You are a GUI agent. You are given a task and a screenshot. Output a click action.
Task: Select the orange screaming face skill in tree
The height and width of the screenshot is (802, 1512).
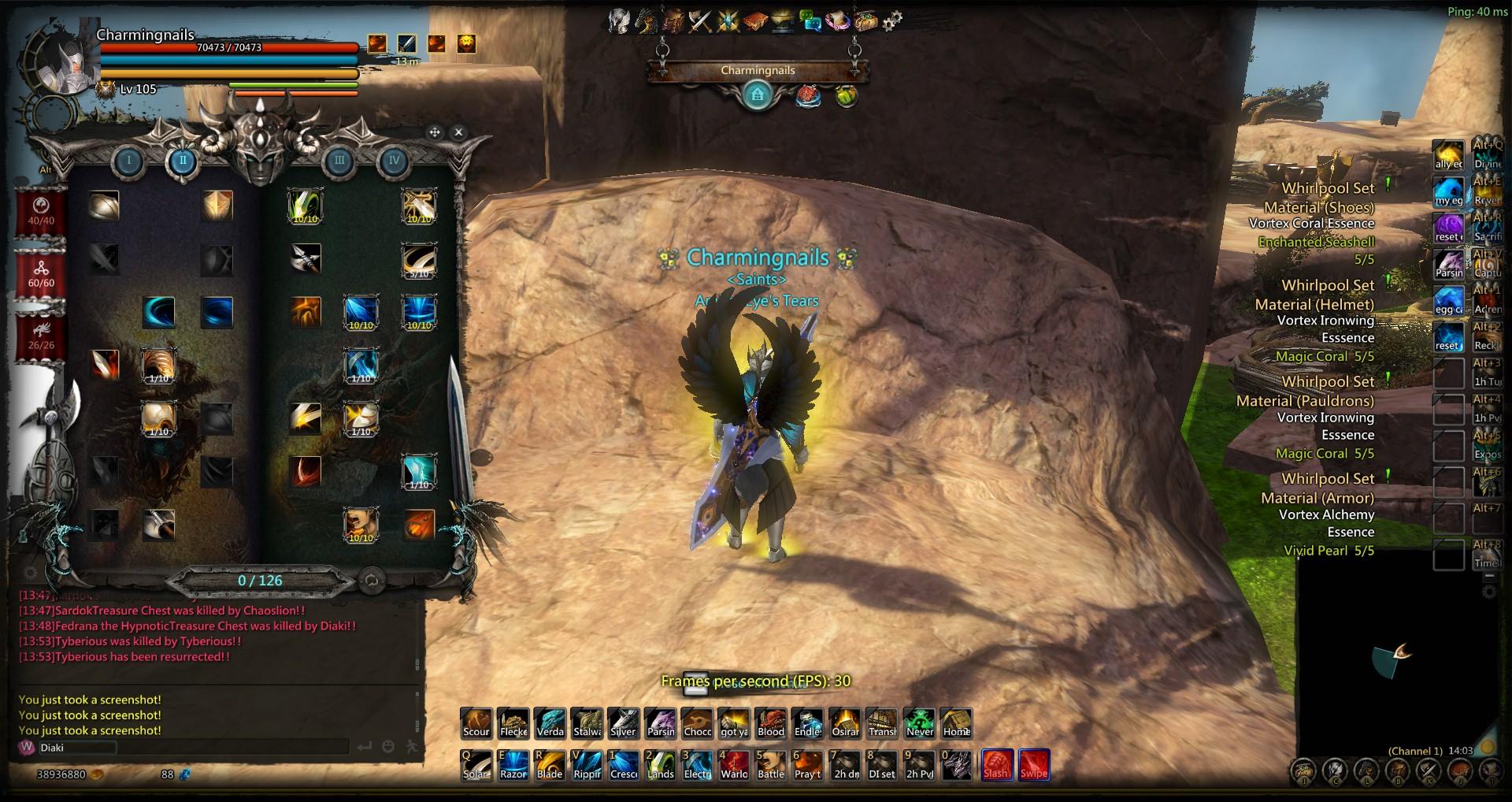361,525
